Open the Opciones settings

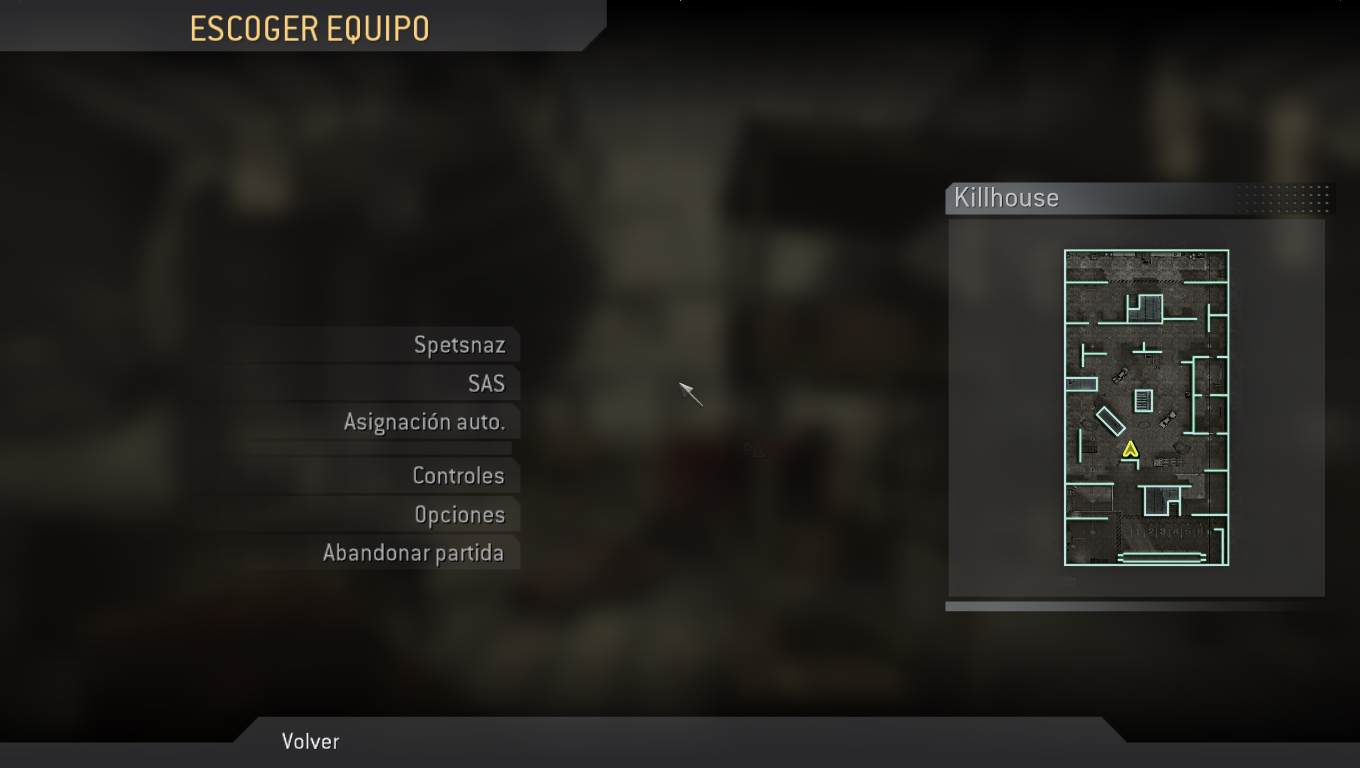(460, 514)
